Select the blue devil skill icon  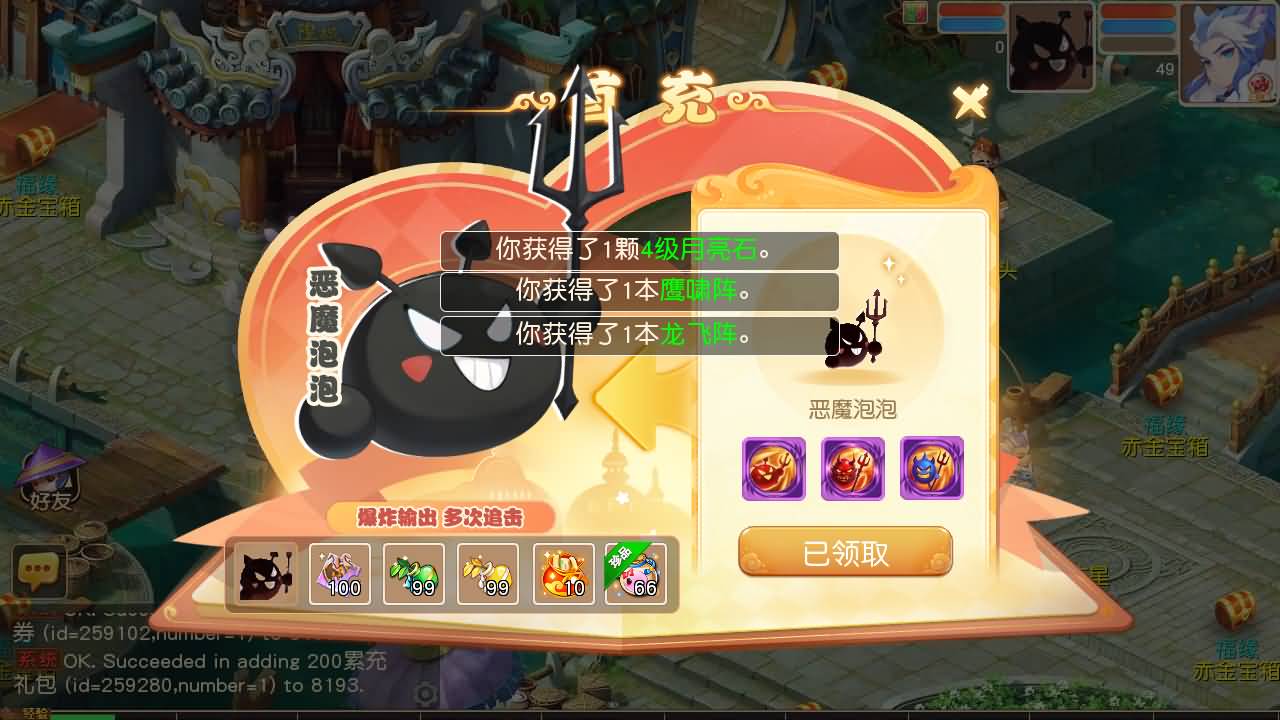(931, 467)
